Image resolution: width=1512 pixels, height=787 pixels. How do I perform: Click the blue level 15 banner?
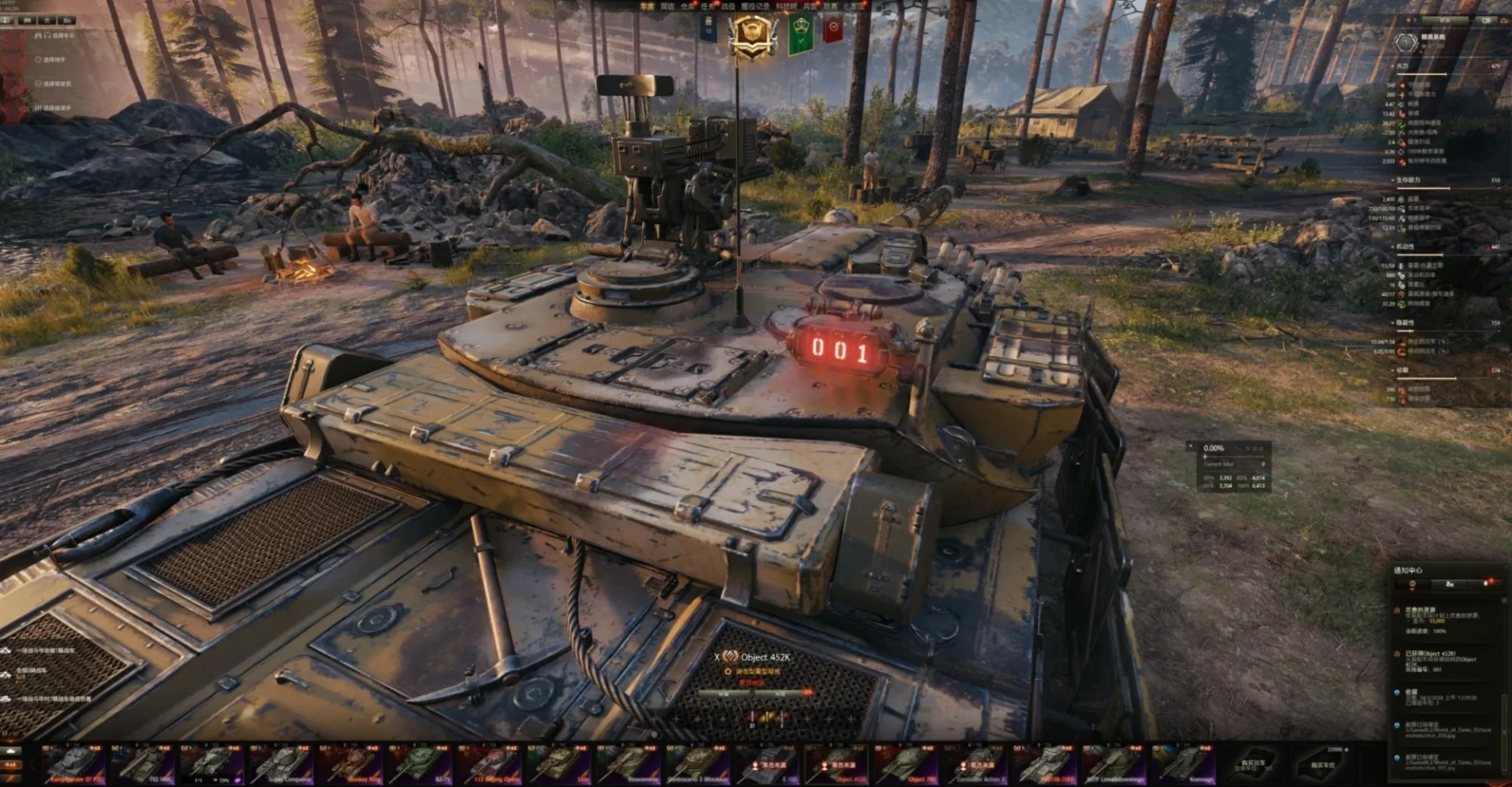click(x=708, y=28)
